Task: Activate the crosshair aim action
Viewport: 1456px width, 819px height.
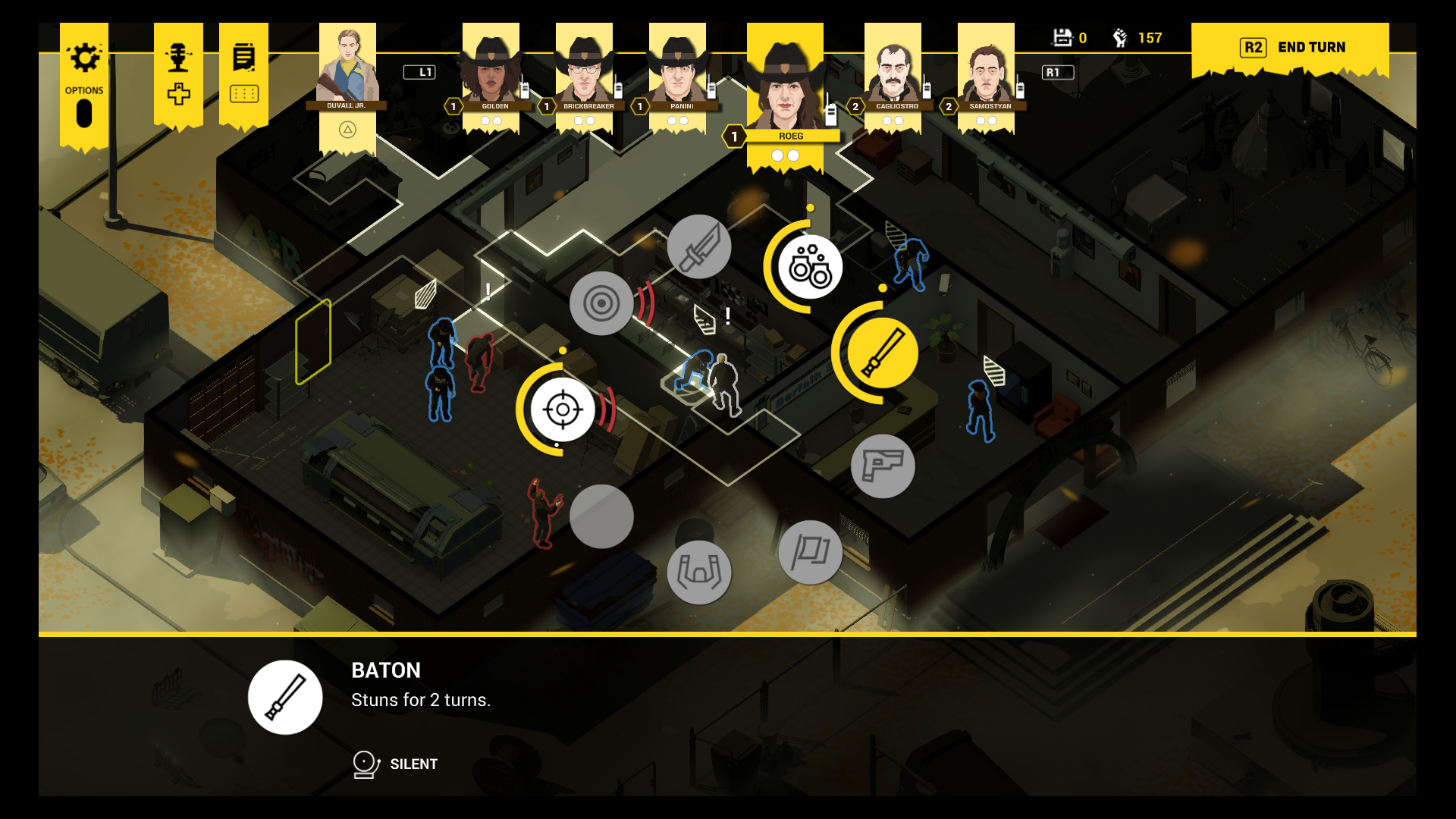Action: 563,409
